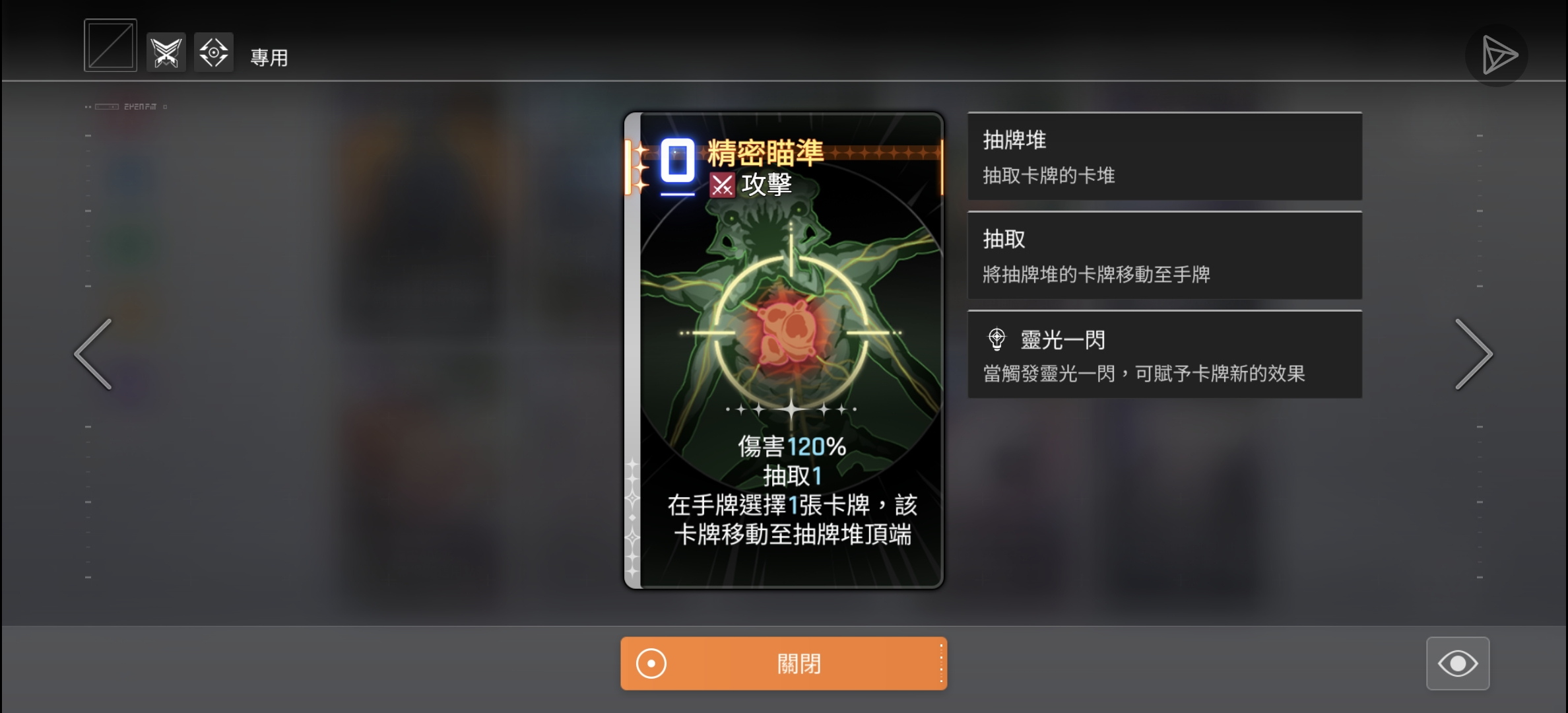Click the right chevron to view the next card

click(1474, 355)
